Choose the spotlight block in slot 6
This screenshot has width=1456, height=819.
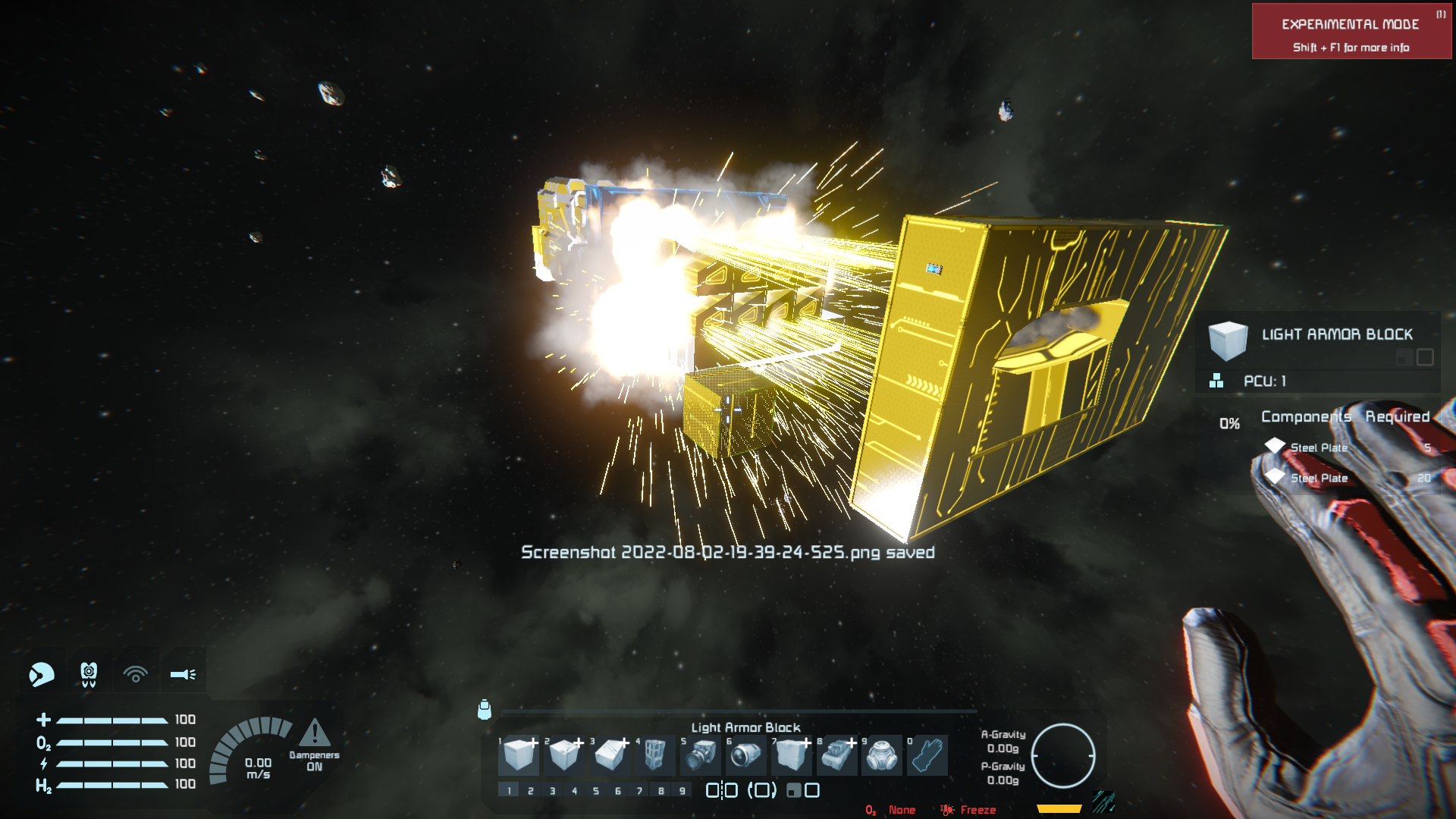(746, 755)
